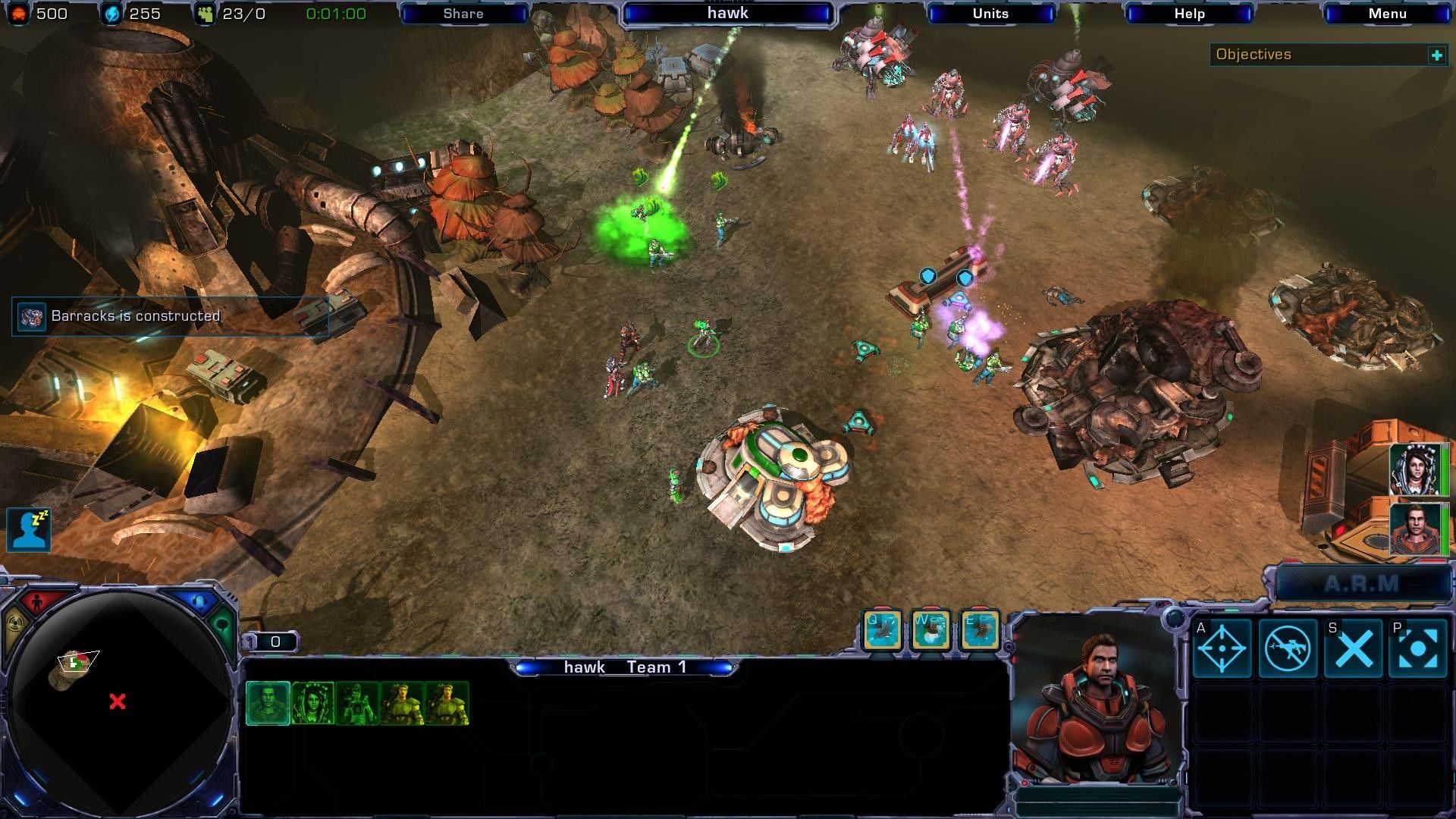Activate the Q hero ability
Image resolution: width=1456 pixels, height=819 pixels.
[x=883, y=631]
